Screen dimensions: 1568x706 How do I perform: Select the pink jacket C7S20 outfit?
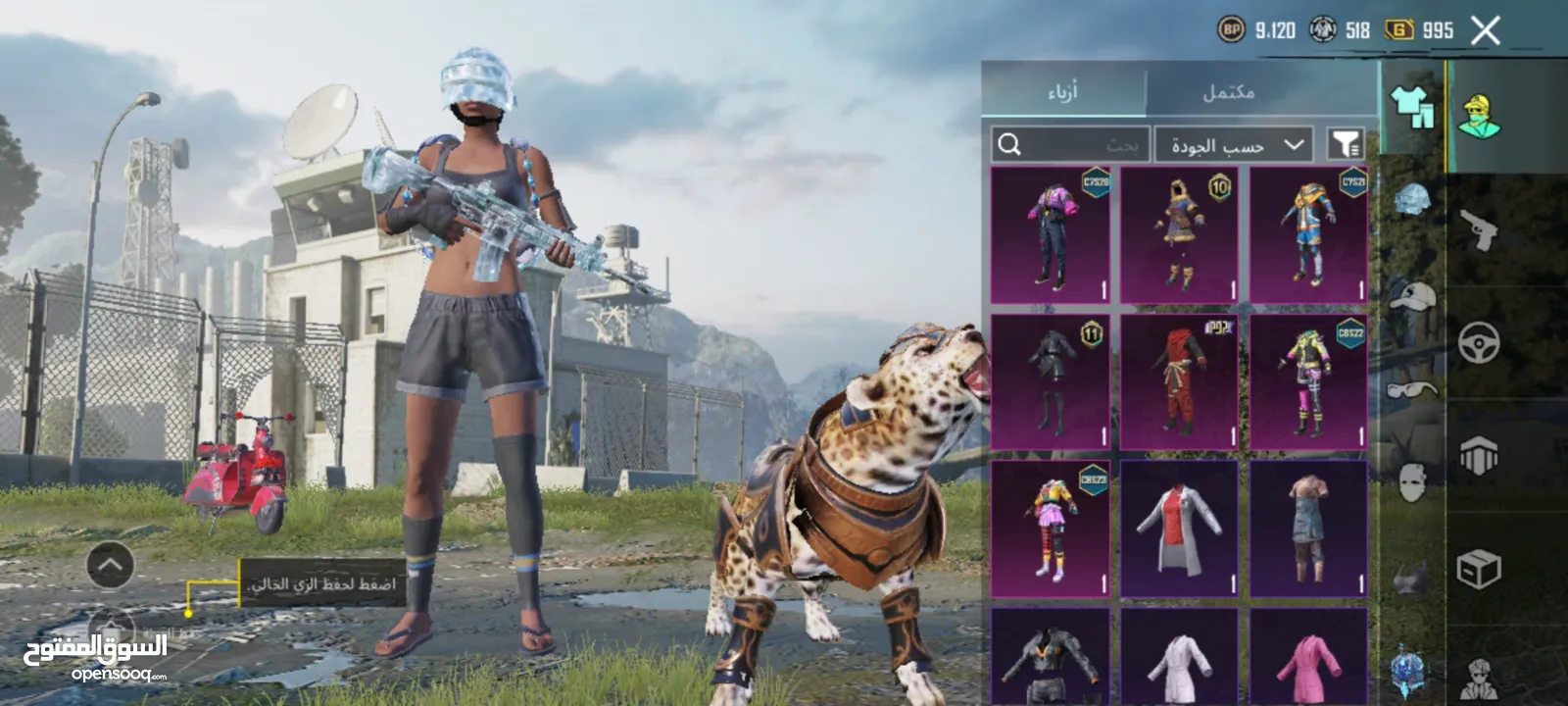1051,235
